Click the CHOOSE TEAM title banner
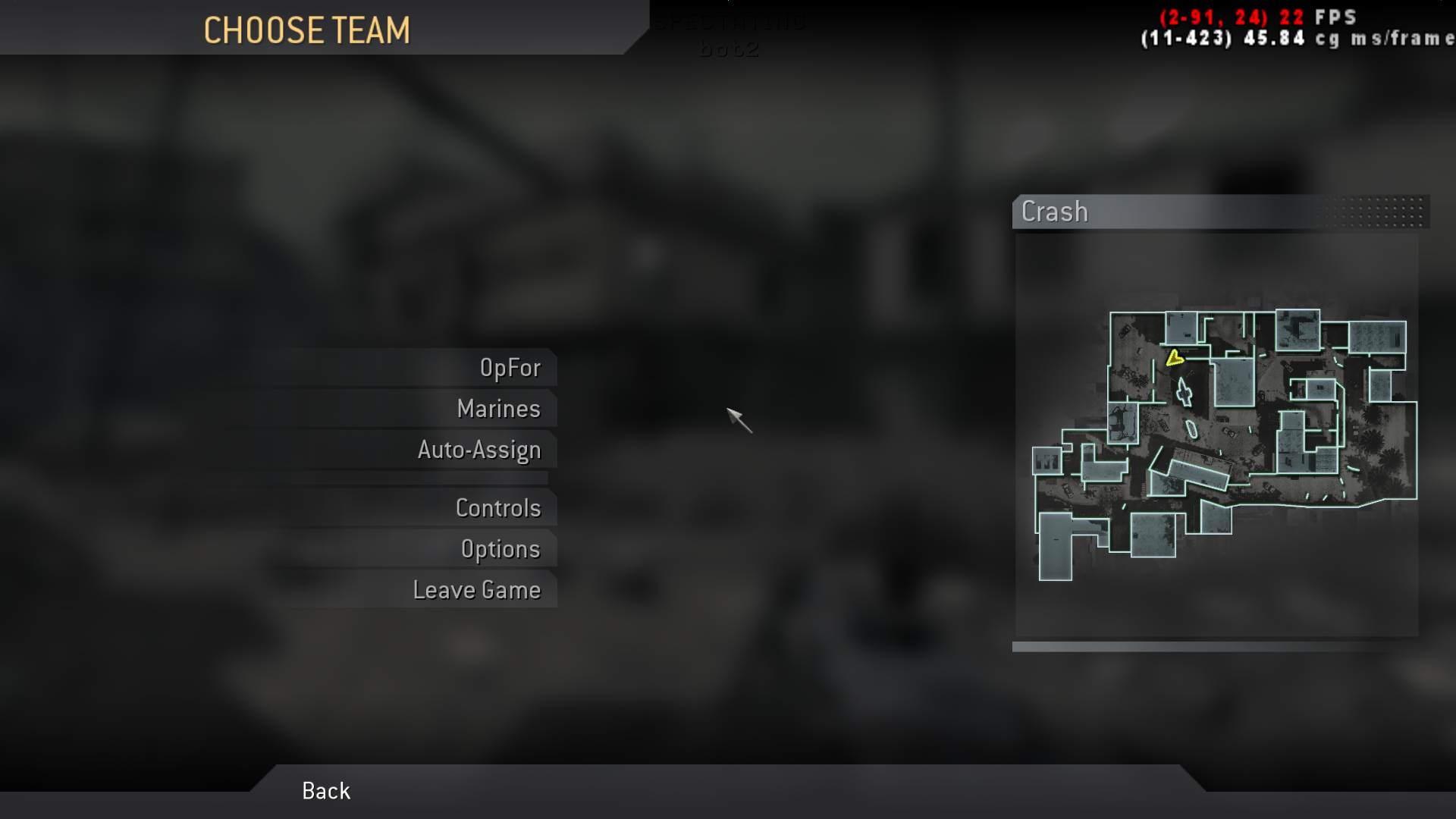This screenshot has height=819, width=1456. pos(307,30)
